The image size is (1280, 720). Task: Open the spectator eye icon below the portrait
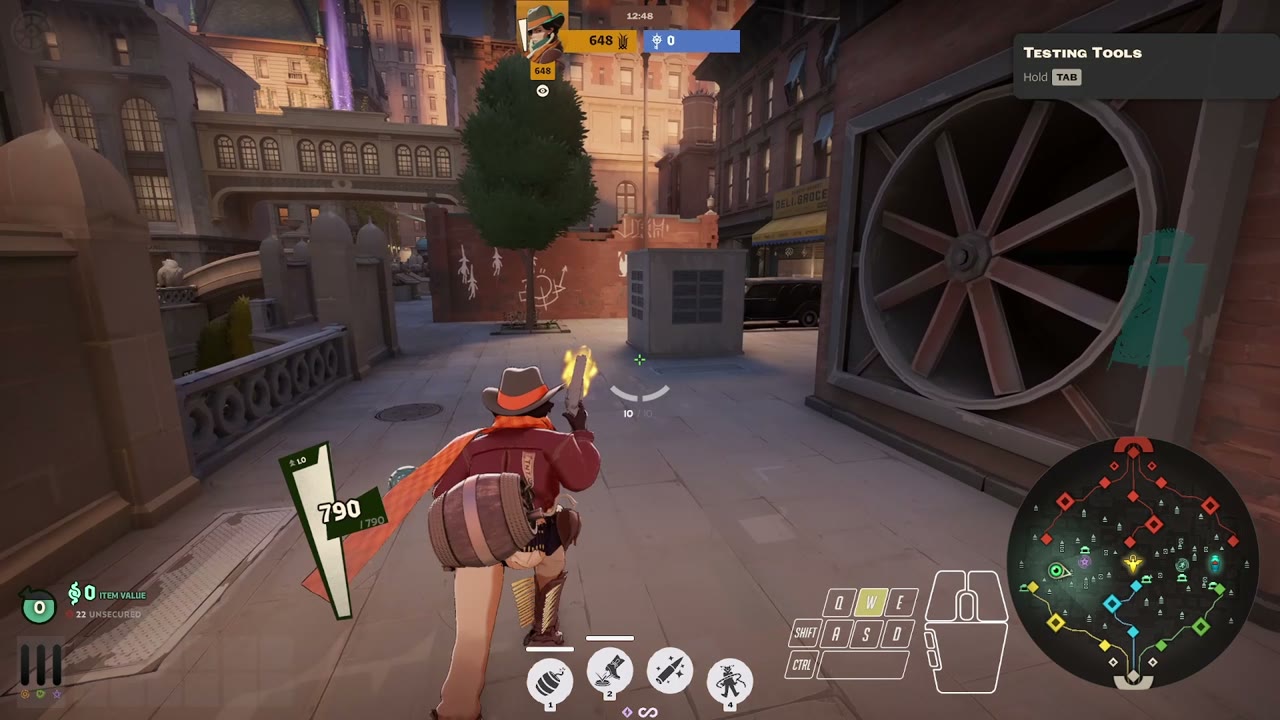pyautogui.click(x=542, y=90)
